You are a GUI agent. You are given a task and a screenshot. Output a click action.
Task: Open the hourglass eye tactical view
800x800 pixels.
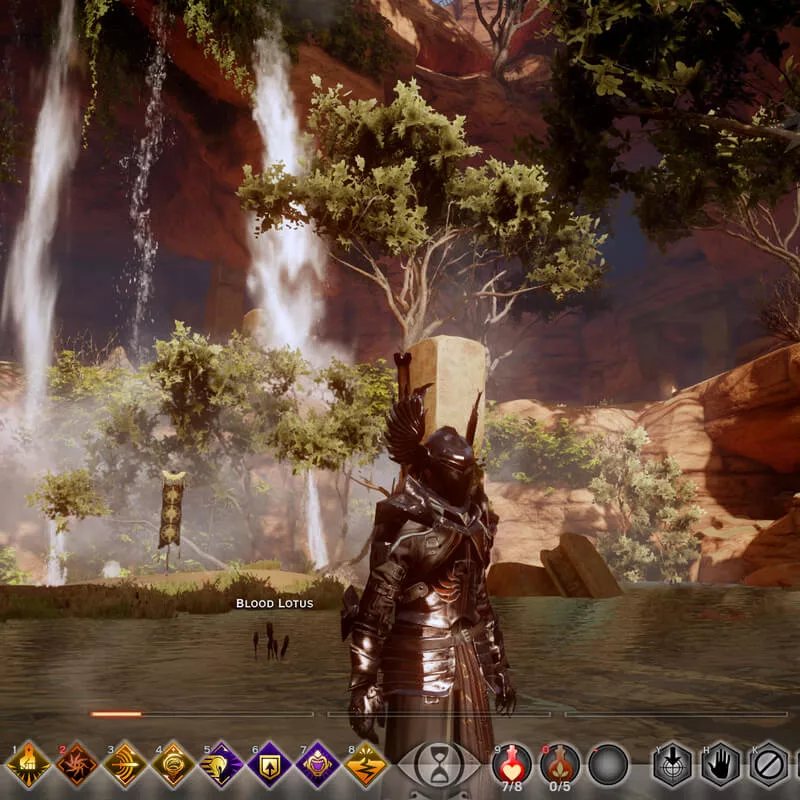(439, 765)
